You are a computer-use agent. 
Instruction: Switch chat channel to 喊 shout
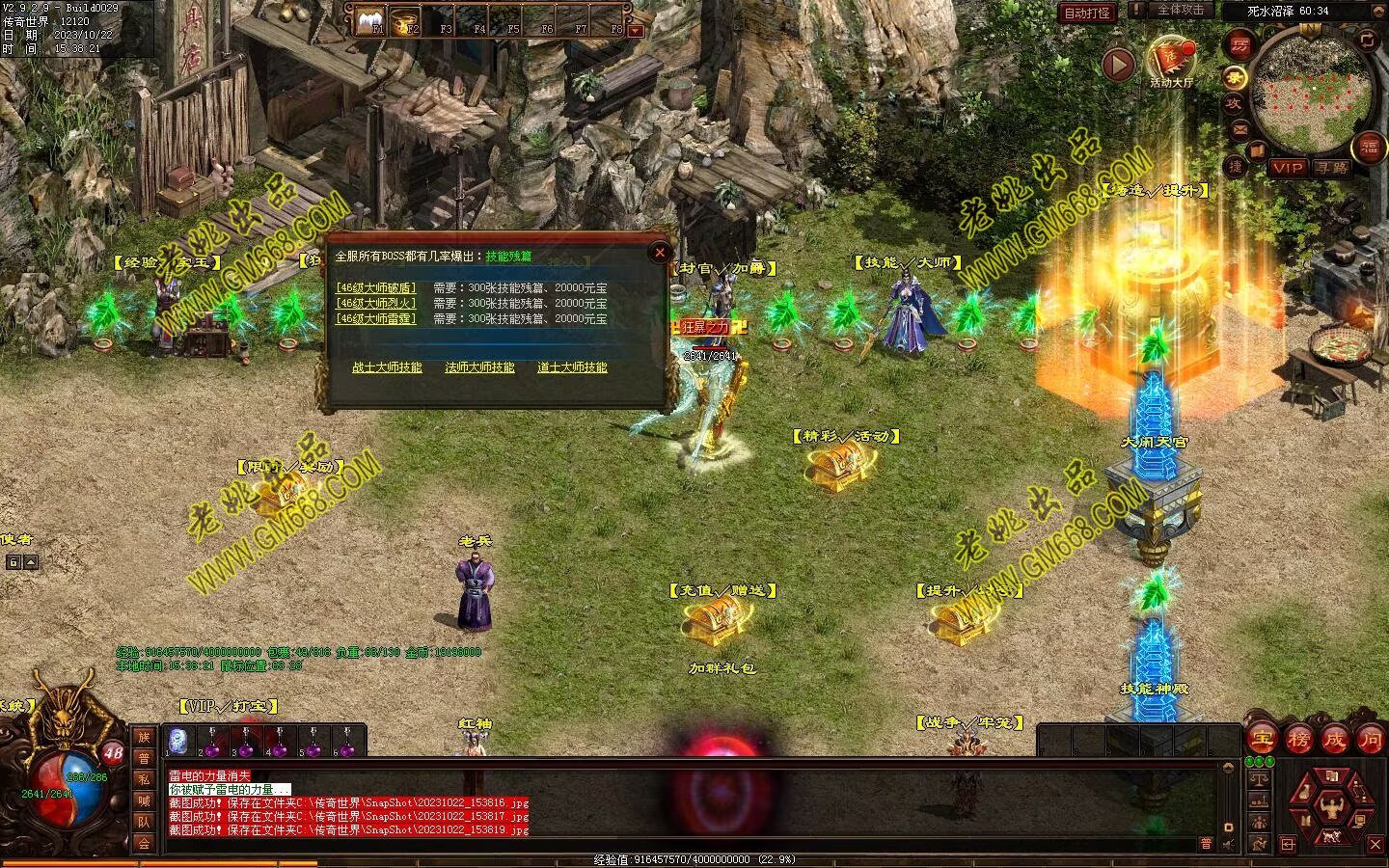(x=144, y=800)
